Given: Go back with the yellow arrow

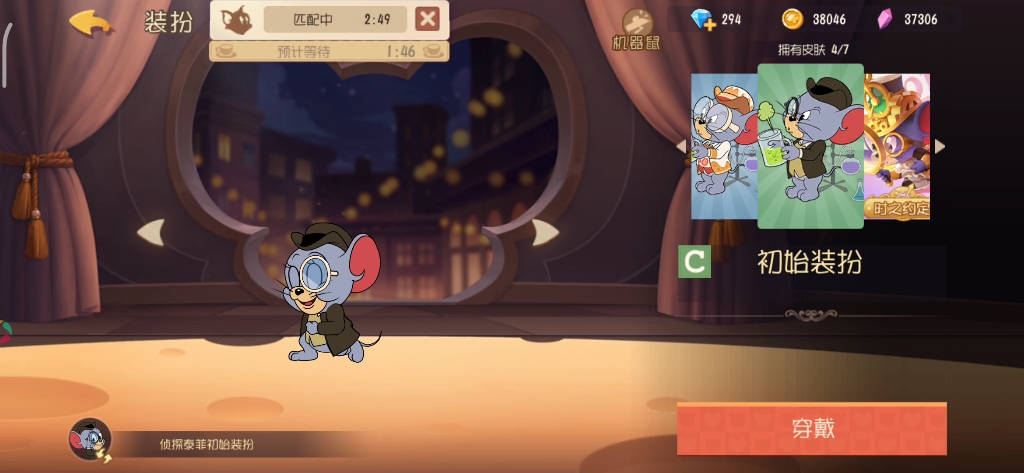Looking at the screenshot, I should (91, 23).
